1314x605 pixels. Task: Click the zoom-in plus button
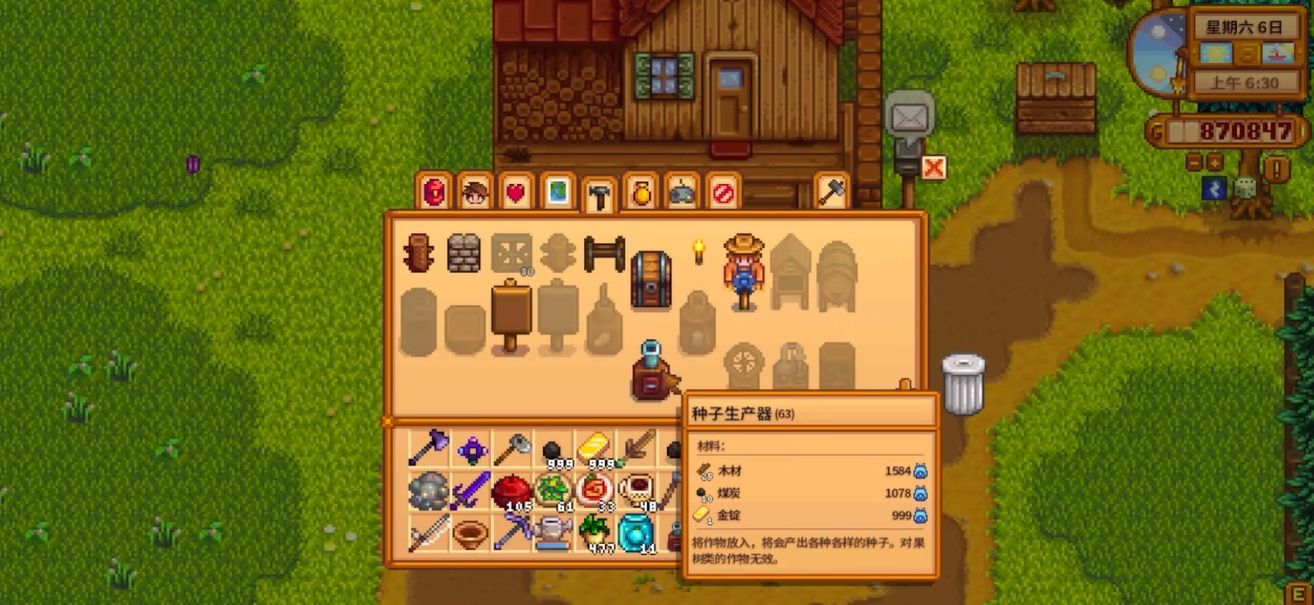1214,162
